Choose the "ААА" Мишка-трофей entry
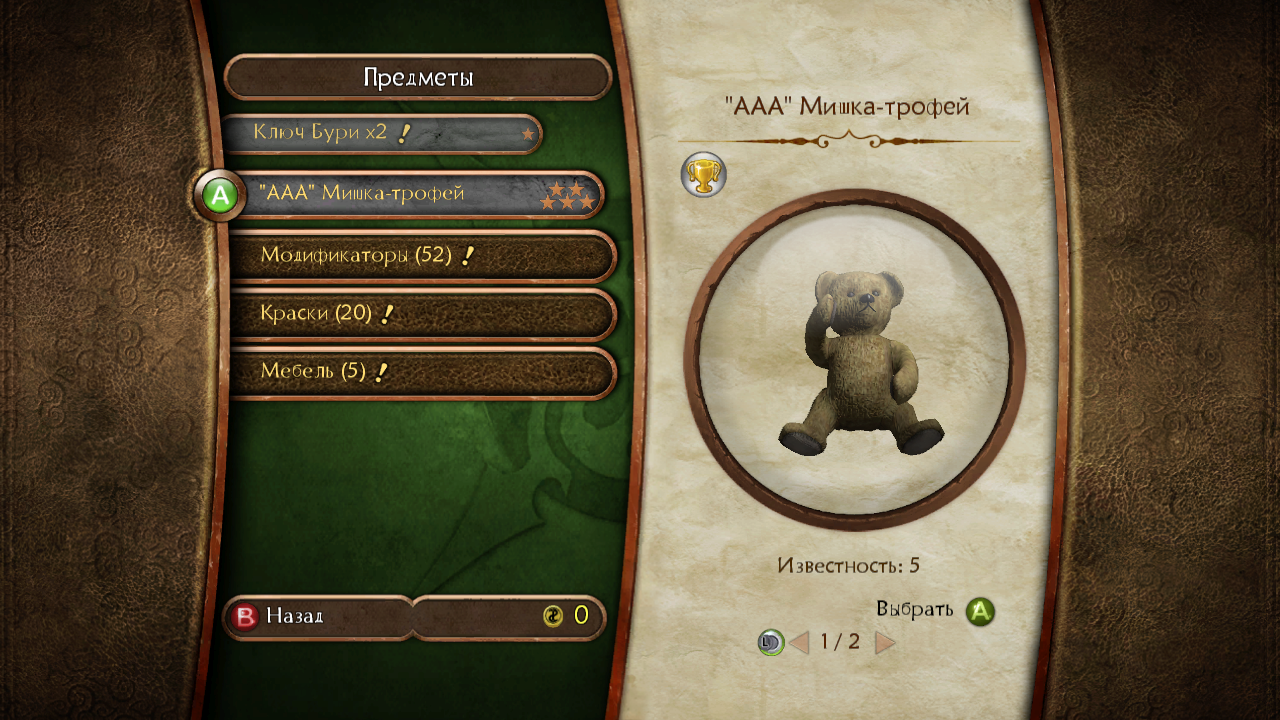The image size is (1280, 720). pos(420,194)
